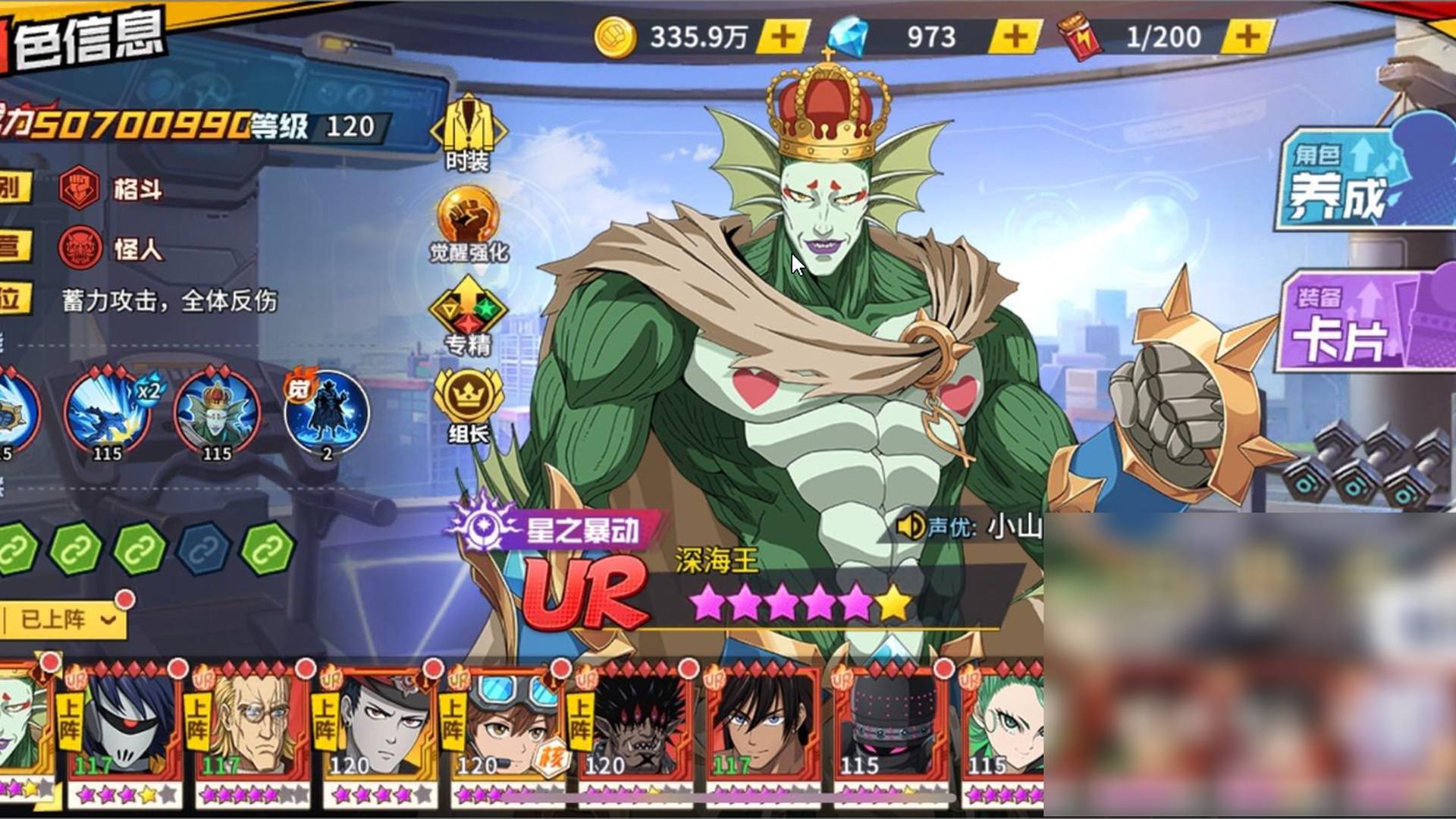The image size is (1456, 819).
Task: Select the dark-caped silhouette awakening skill icon
Action: [x=327, y=413]
